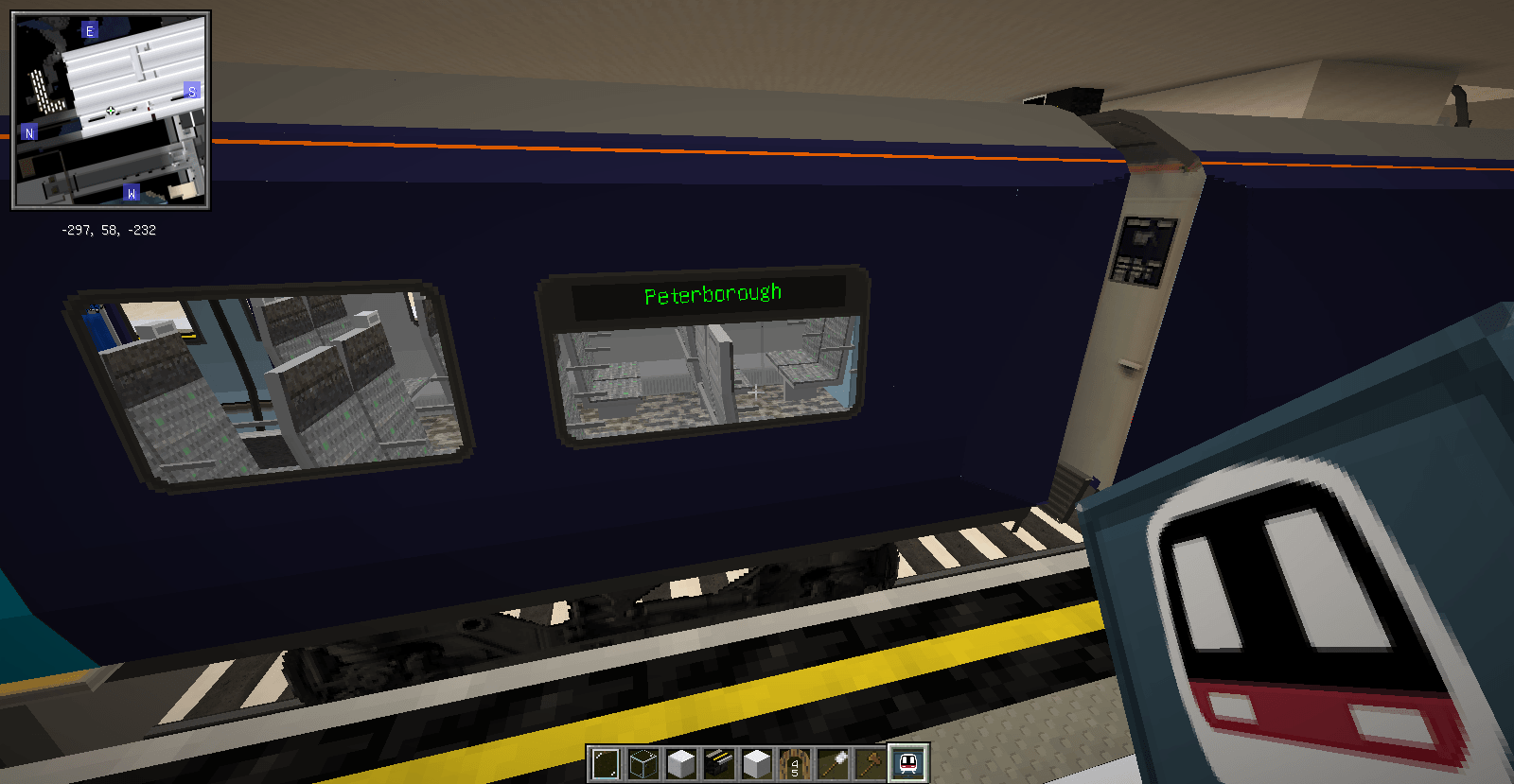The height and width of the screenshot is (784, 1514).
Task: Toggle the E waypoint marker on the minimap
Action: click(89, 29)
